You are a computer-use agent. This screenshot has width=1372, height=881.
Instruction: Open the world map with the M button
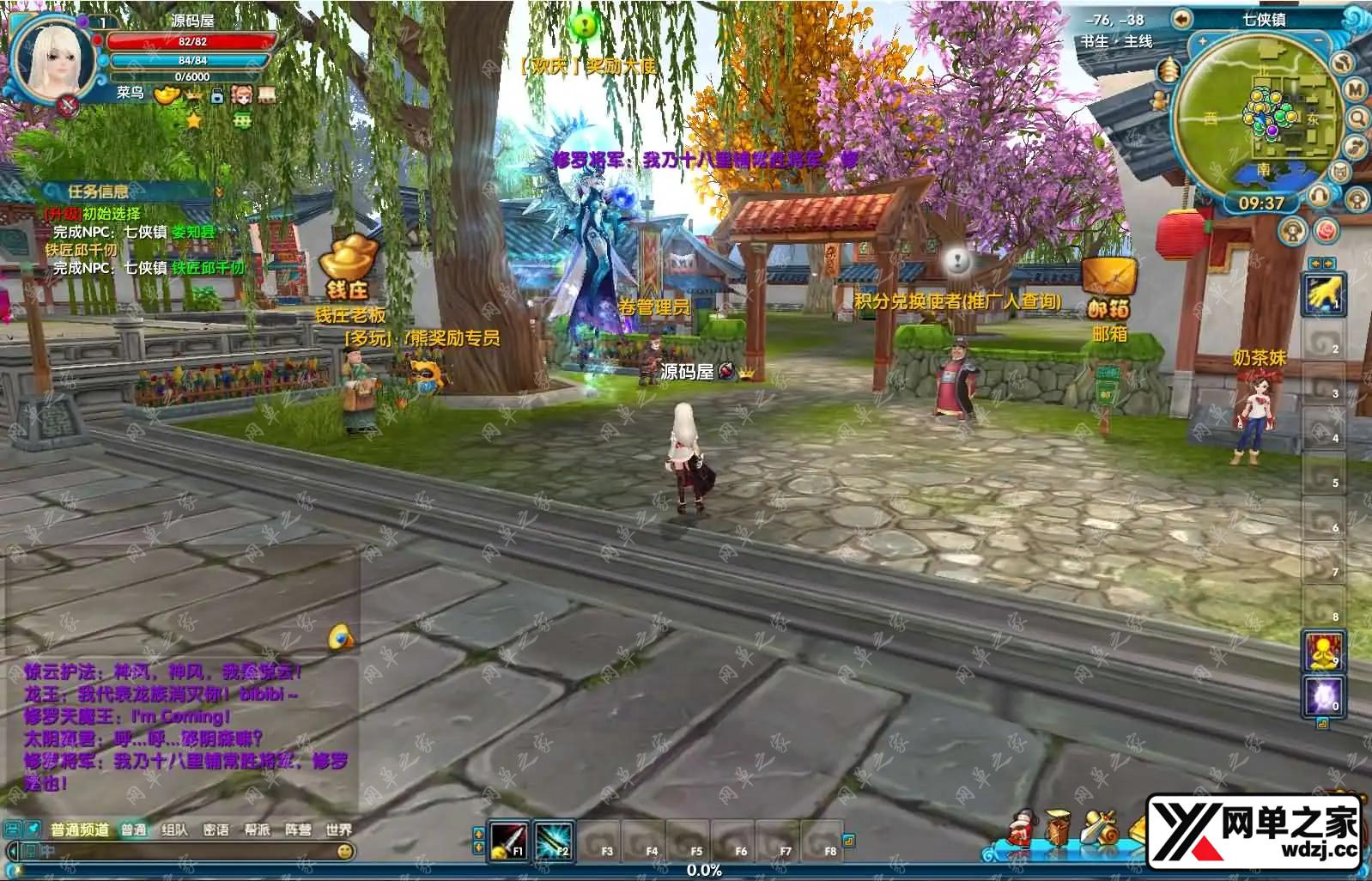pos(1355,89)
